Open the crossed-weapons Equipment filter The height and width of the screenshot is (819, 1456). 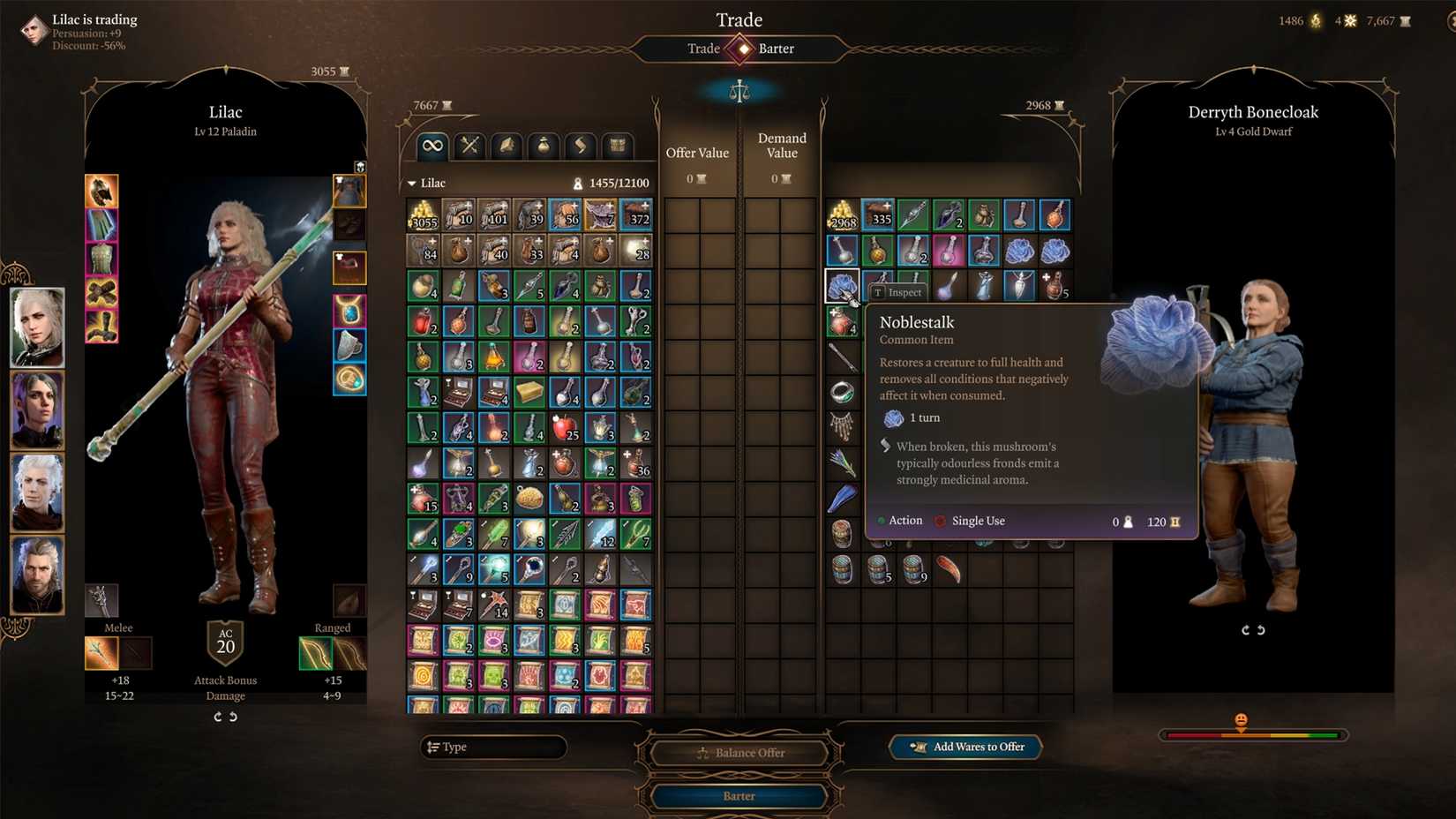469,146
